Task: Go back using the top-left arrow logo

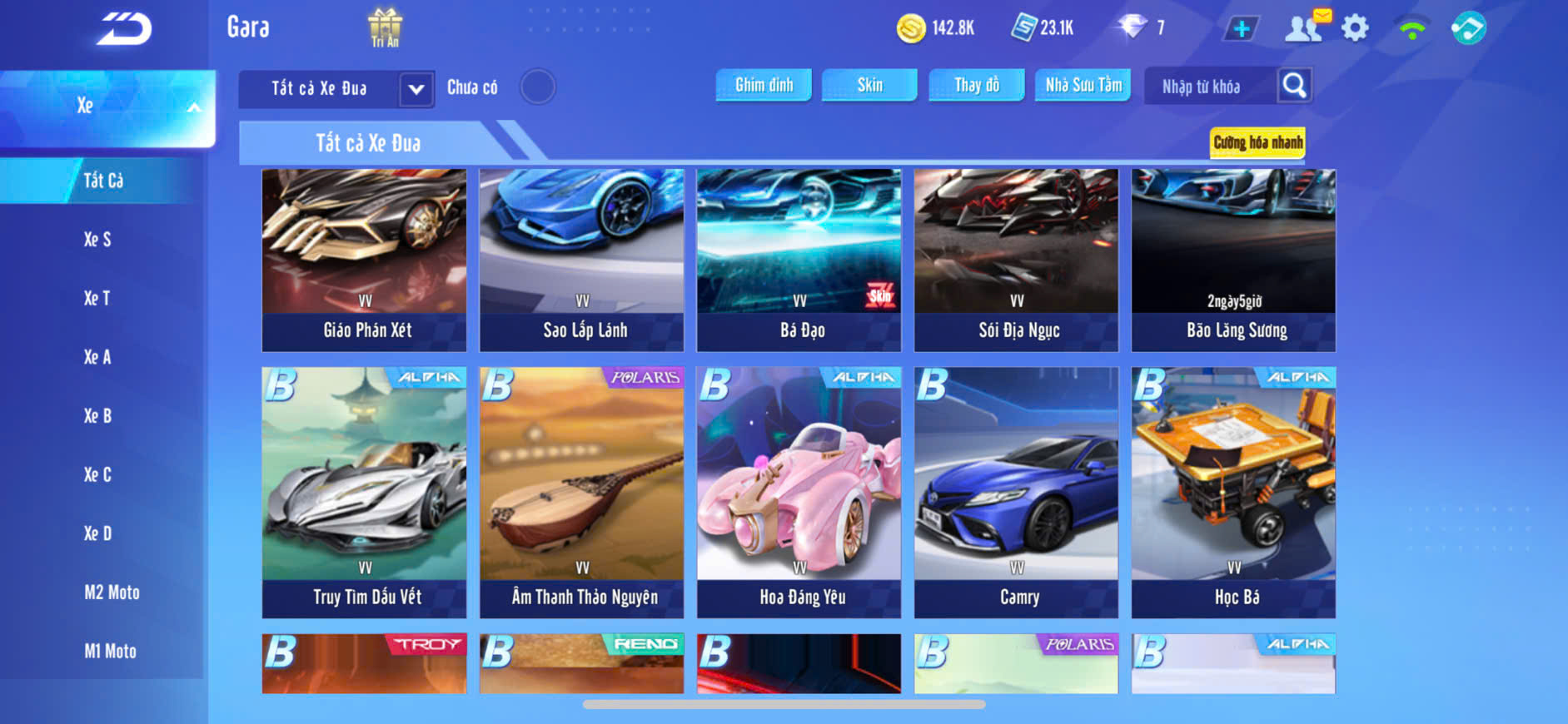Action: [x=125, y=29]
